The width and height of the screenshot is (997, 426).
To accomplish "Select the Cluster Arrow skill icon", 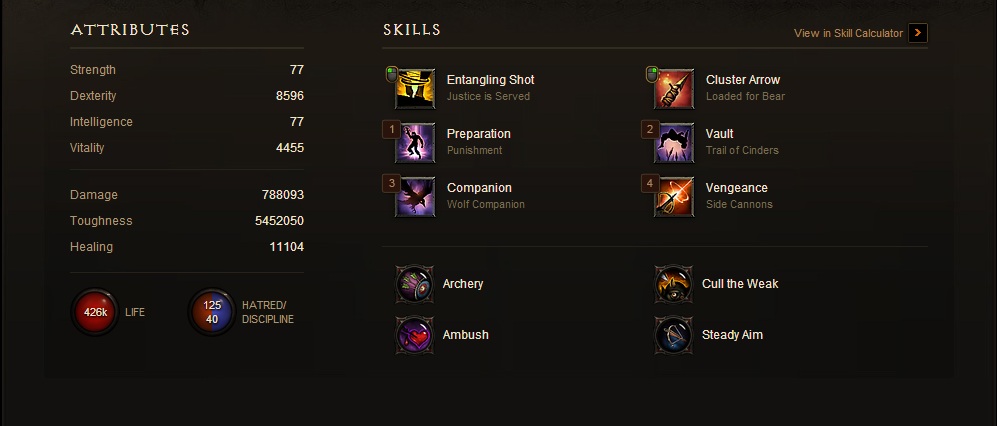I will pyautogui.click(x=674, y=89).
